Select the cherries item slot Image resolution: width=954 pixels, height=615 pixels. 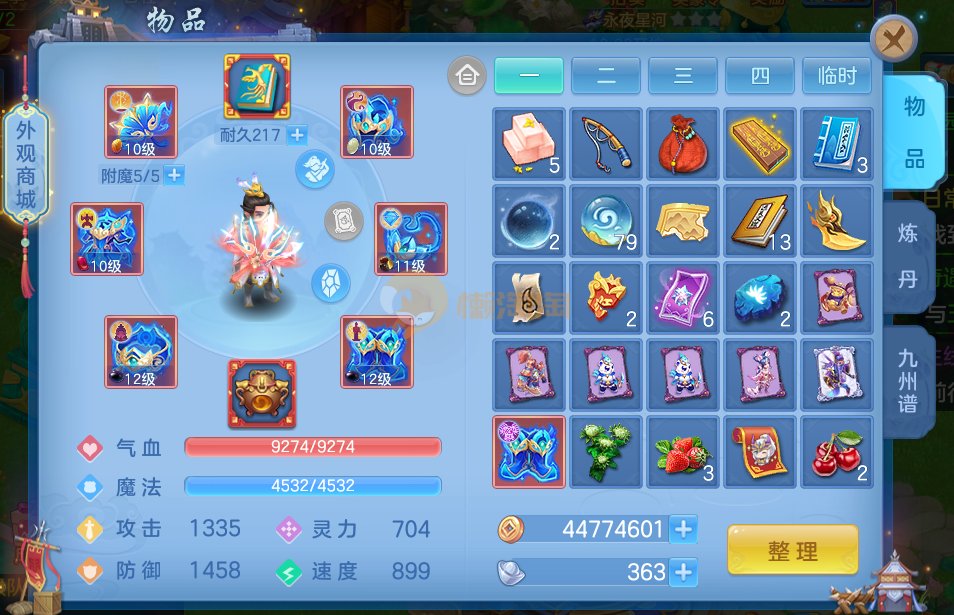838,453
